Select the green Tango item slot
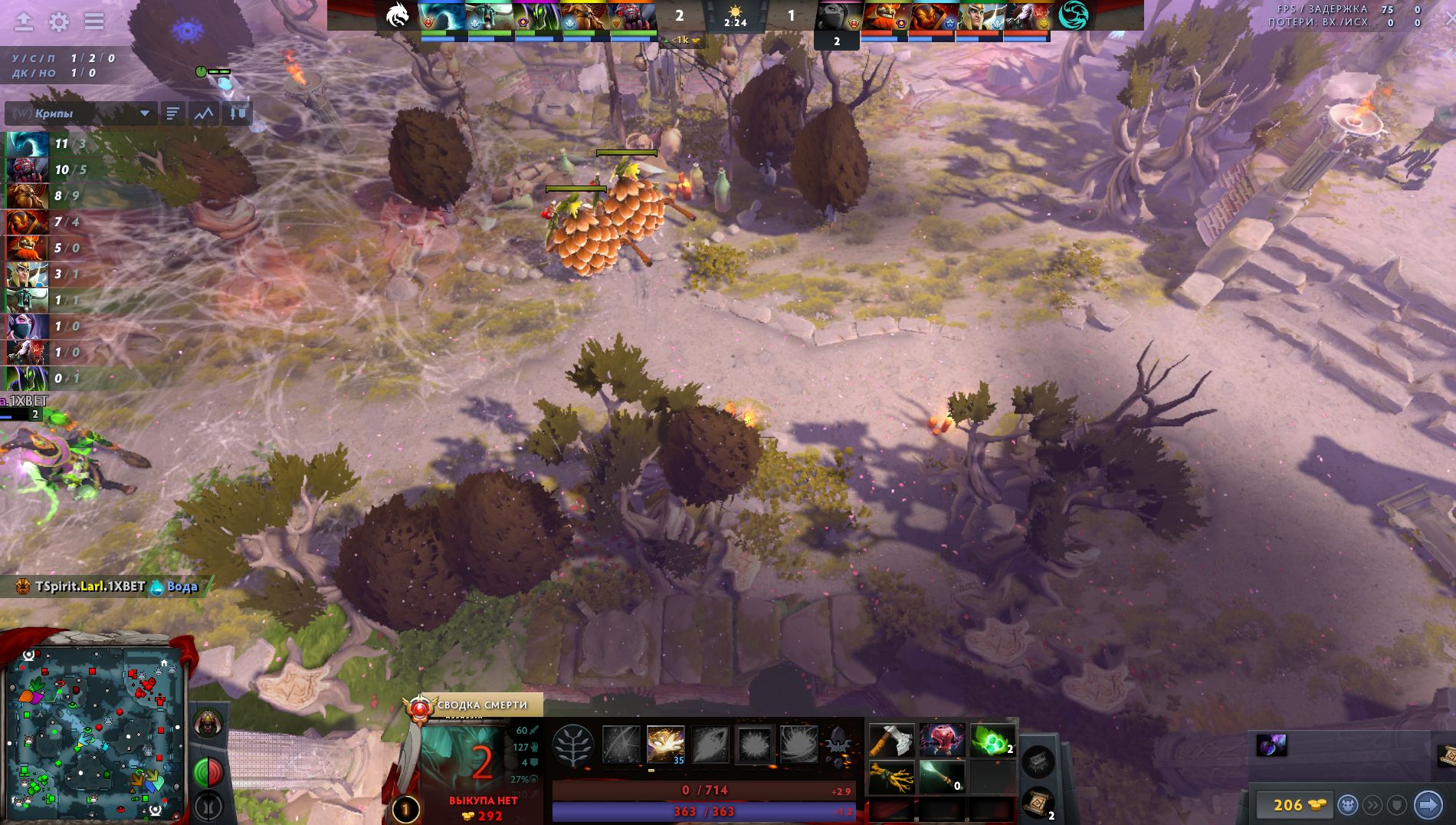Viewport: 1456px width, 825px height. pyautogui.click(x=992, y=741)
